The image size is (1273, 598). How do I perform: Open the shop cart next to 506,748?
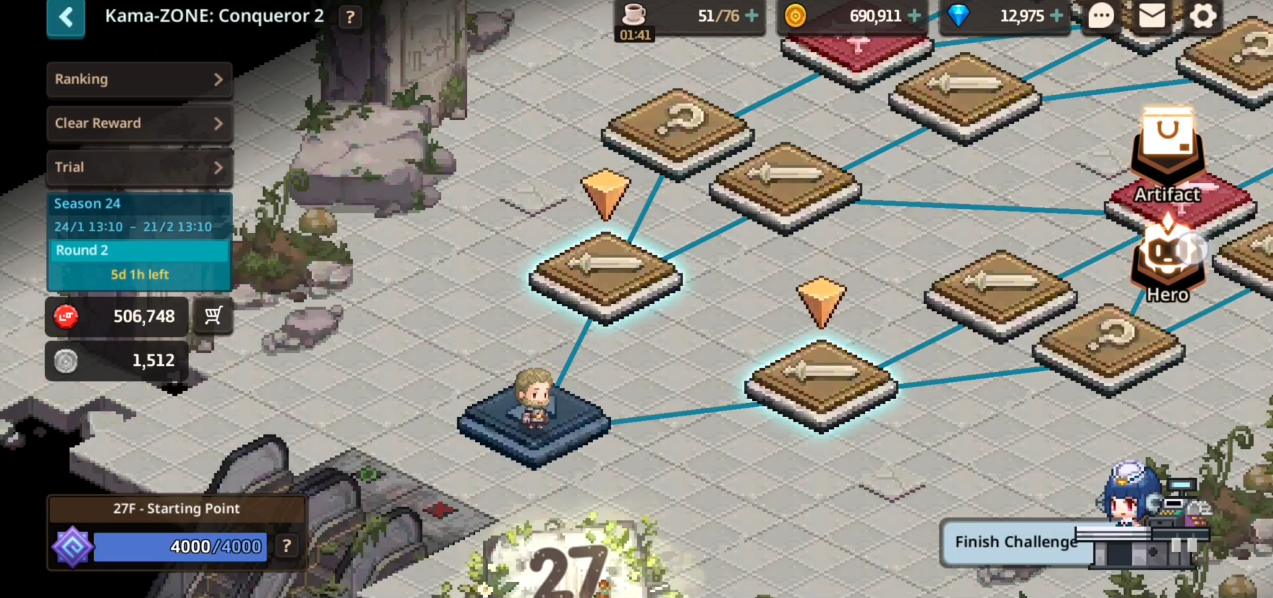[213, 316]
